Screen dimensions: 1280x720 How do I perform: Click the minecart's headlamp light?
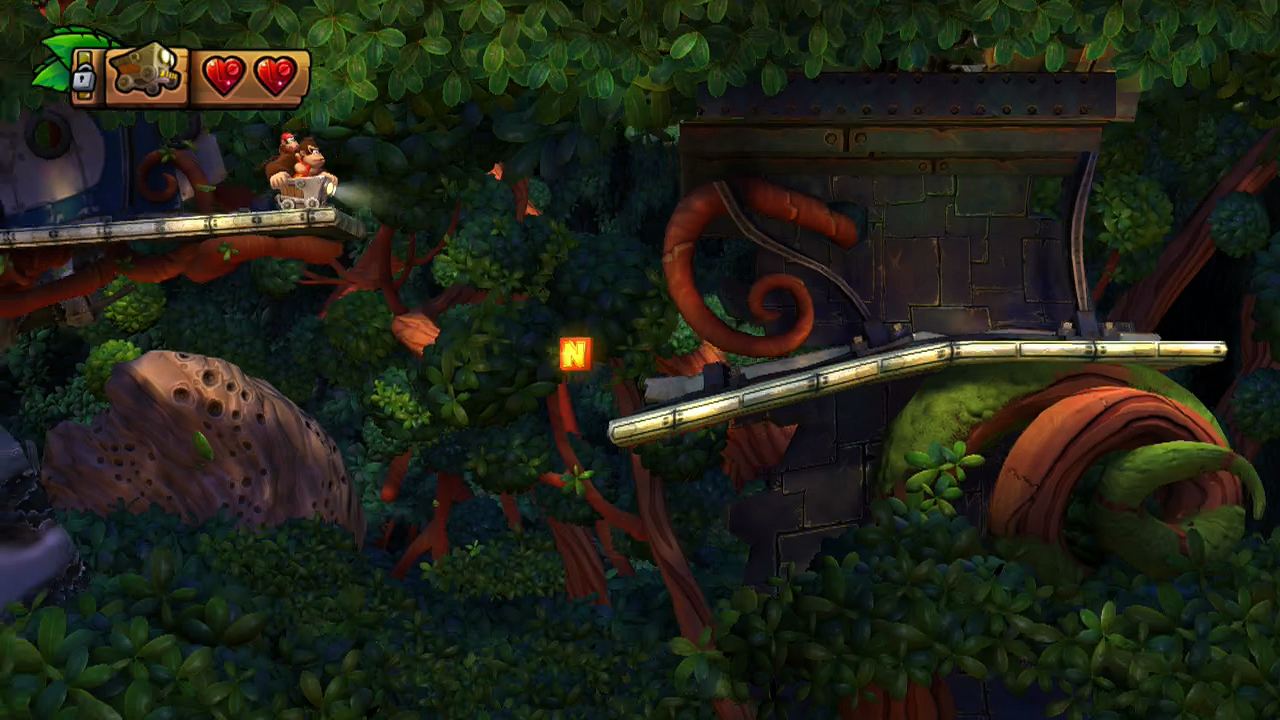332,188
